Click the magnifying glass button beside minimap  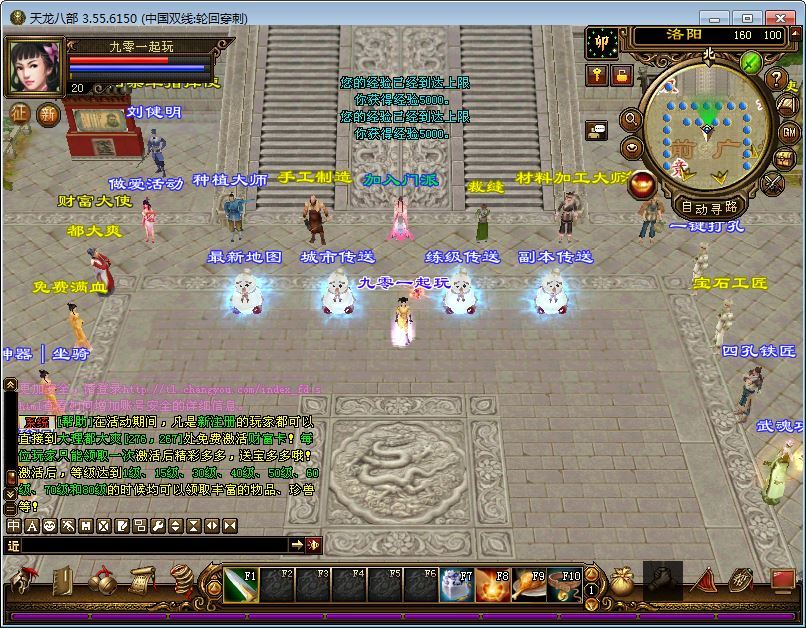[x=631, y=120]
